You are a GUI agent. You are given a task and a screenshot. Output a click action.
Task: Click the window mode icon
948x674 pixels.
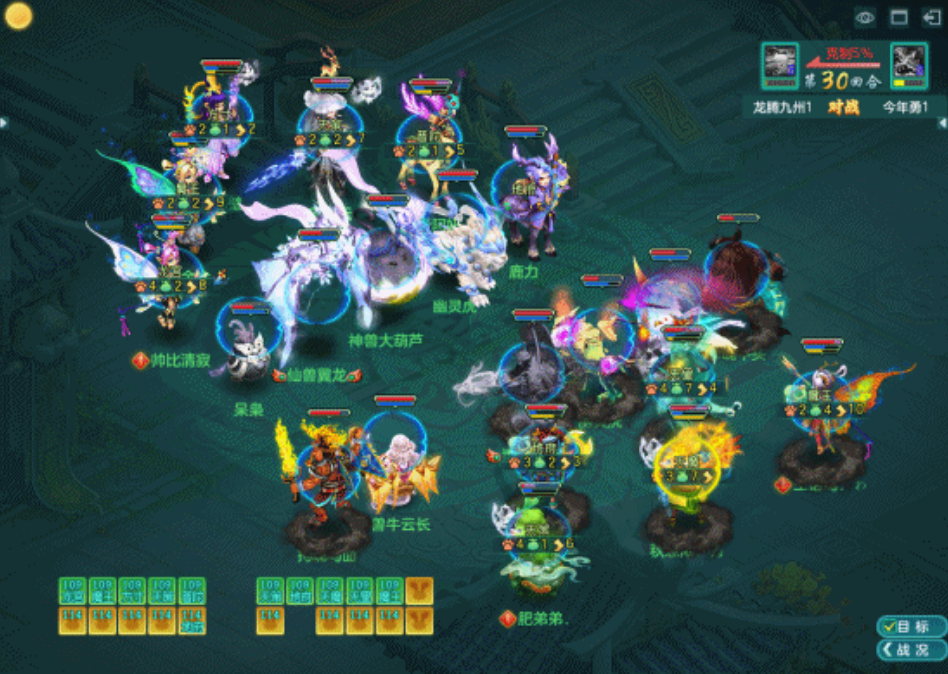pos(899,17)
